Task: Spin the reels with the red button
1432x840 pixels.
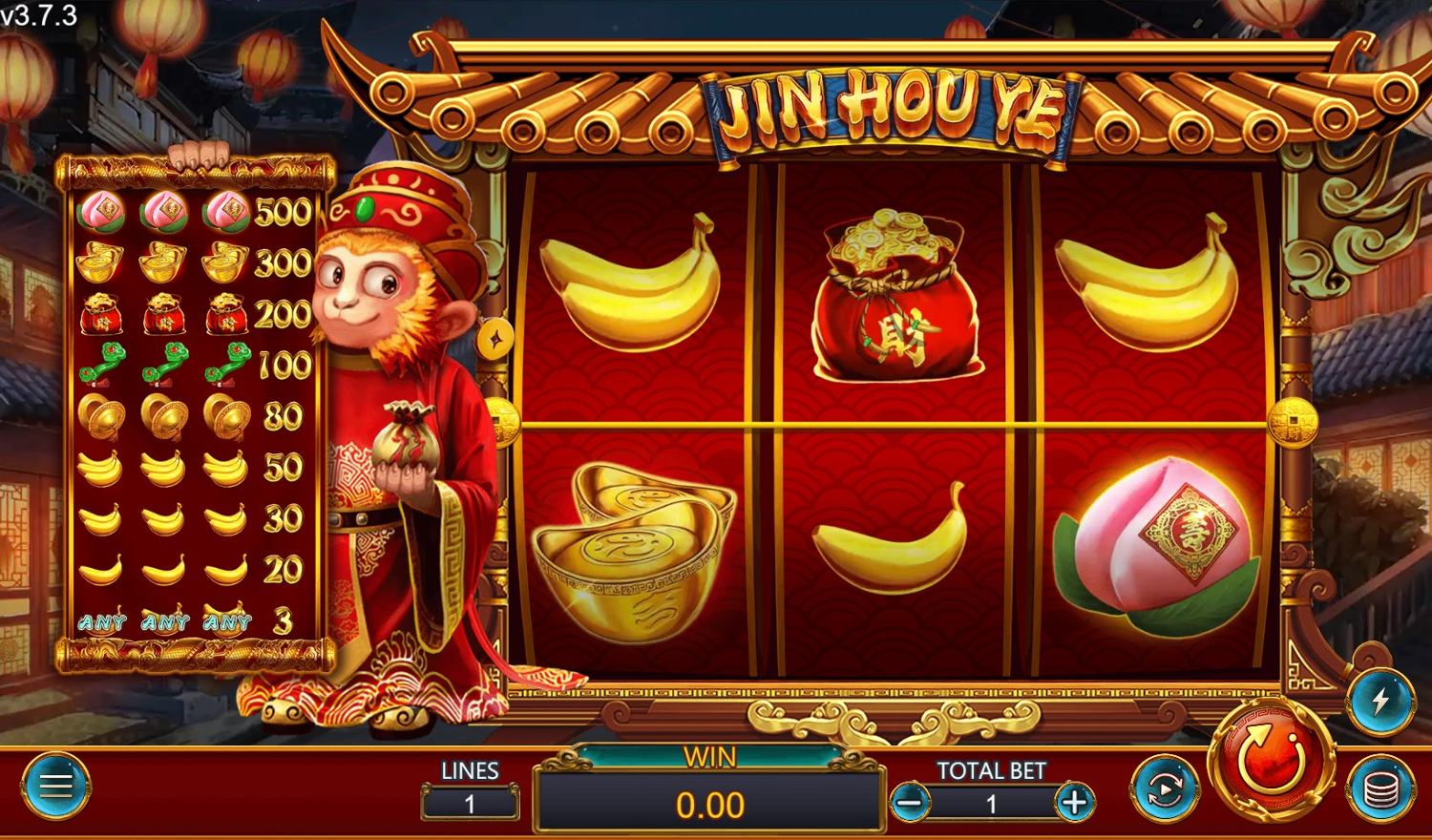Action: click(1272, 760)
